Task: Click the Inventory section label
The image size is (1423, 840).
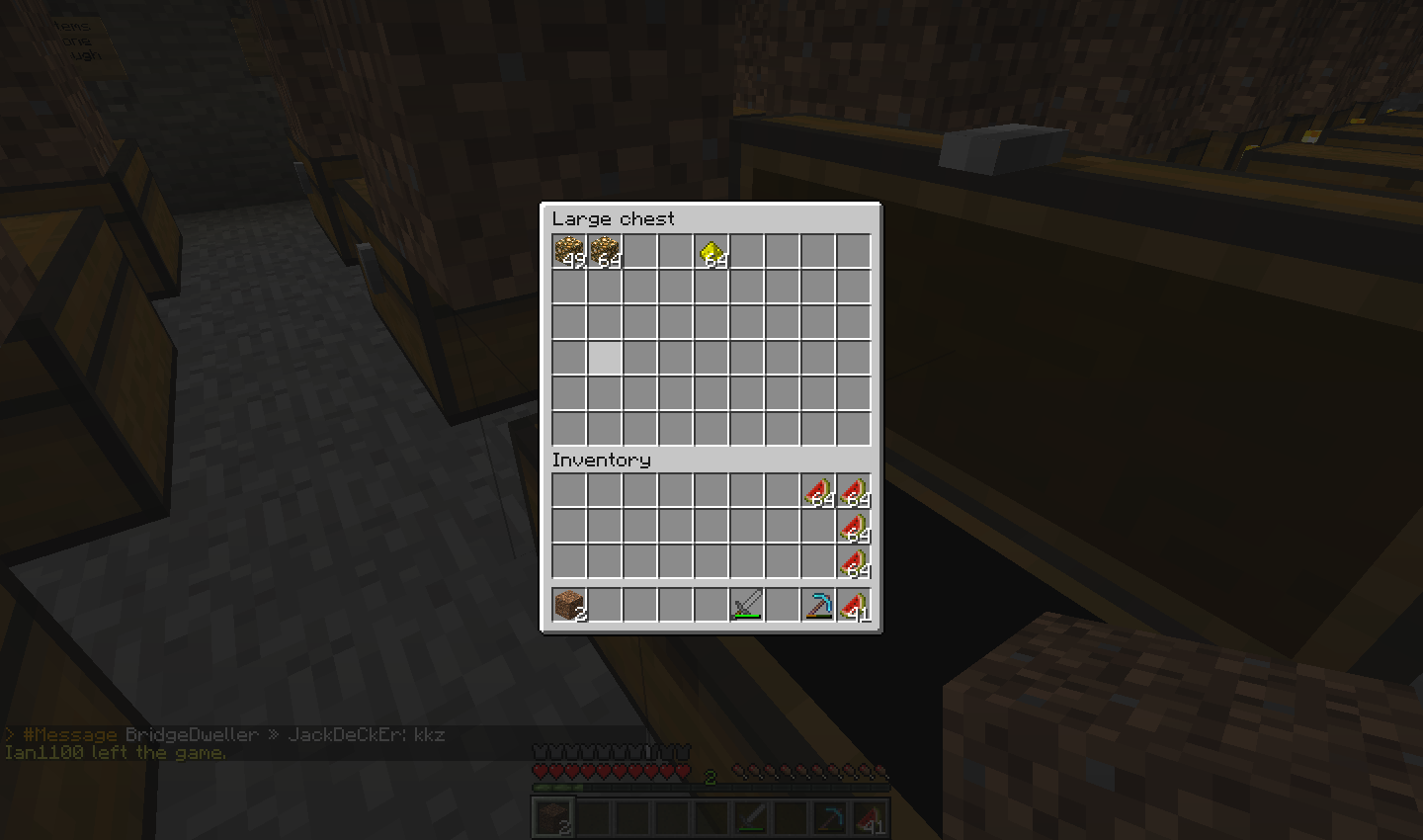Action: (x=601, y=461)
